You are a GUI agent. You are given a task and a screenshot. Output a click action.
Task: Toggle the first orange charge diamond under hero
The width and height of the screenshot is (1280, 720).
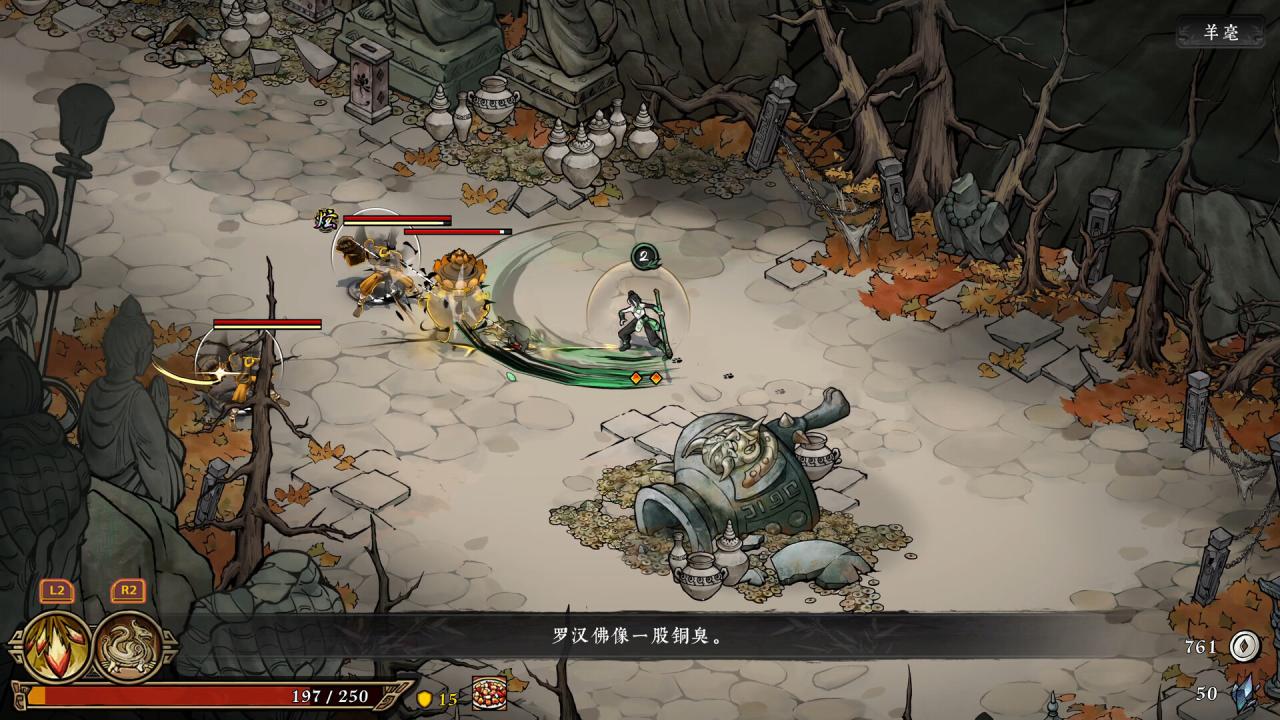tap(634, 379)
